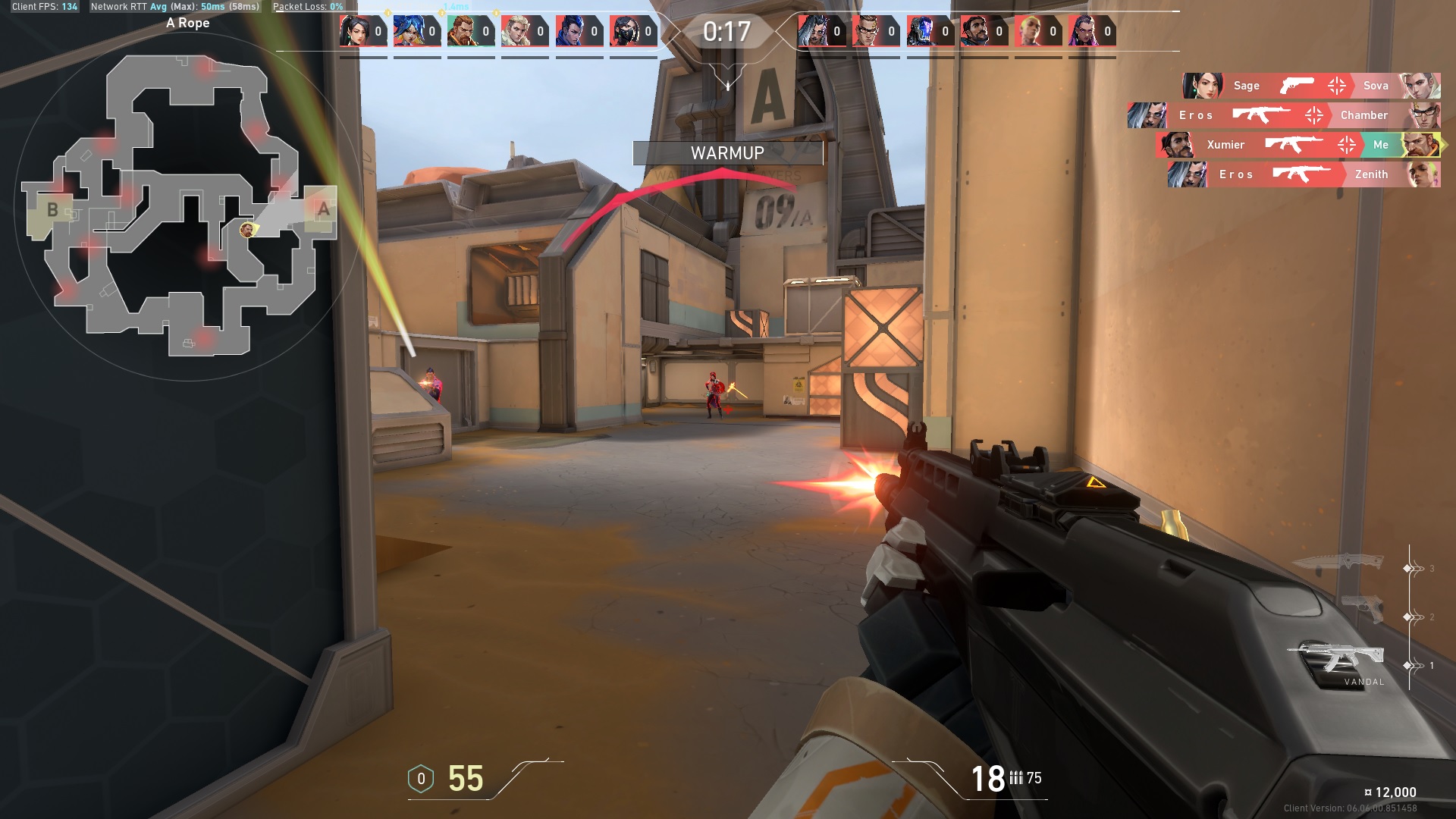Select the Vandal rifle weapon slot

(1336, 658)
